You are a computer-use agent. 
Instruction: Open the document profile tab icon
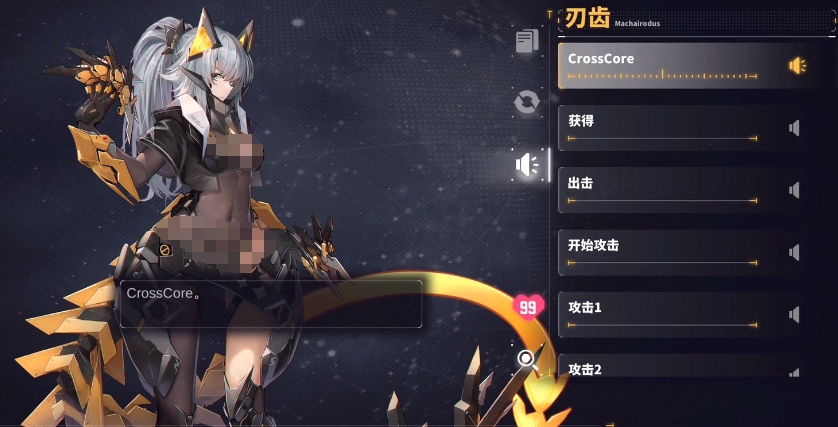pyautogui.click(x=527, y=41)
